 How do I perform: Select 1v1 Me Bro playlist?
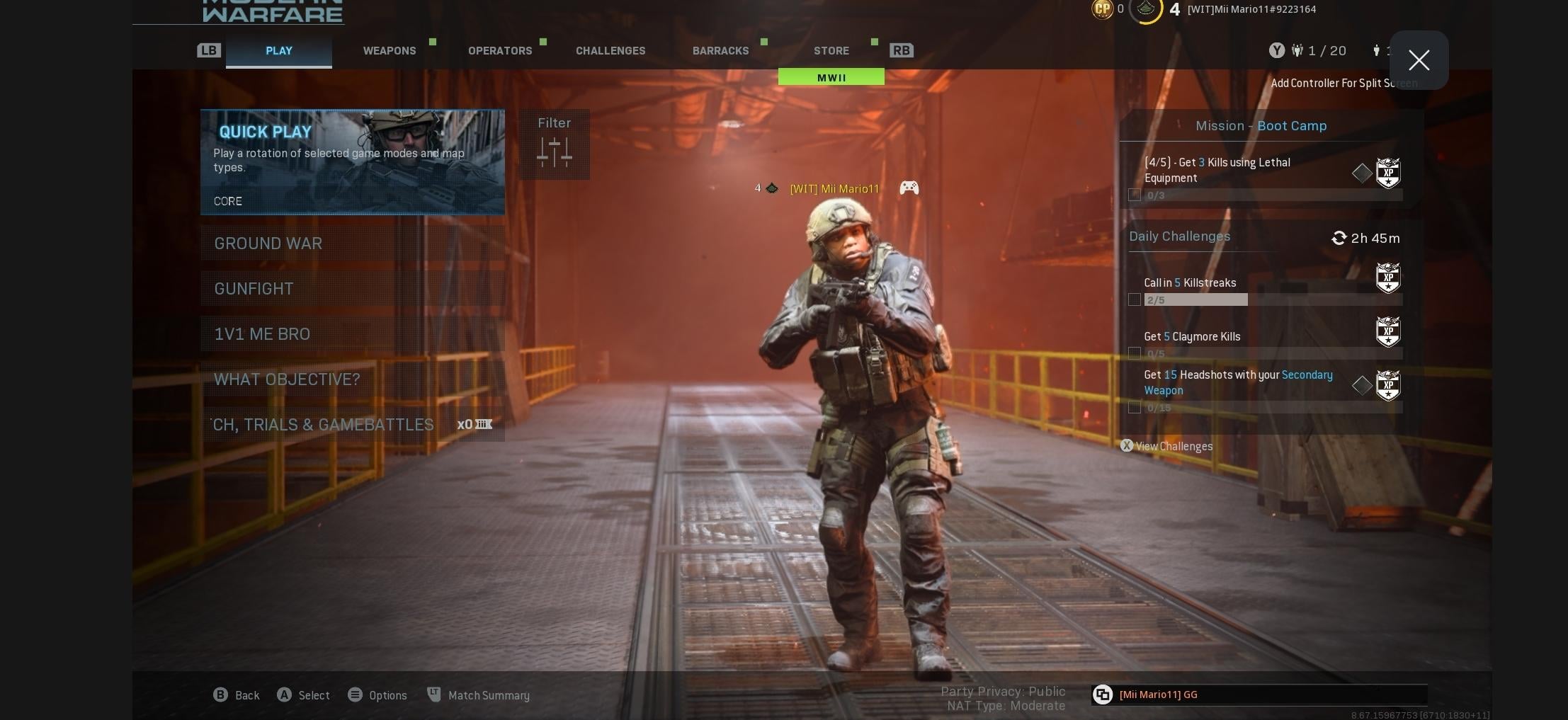(x=352, y=334)
